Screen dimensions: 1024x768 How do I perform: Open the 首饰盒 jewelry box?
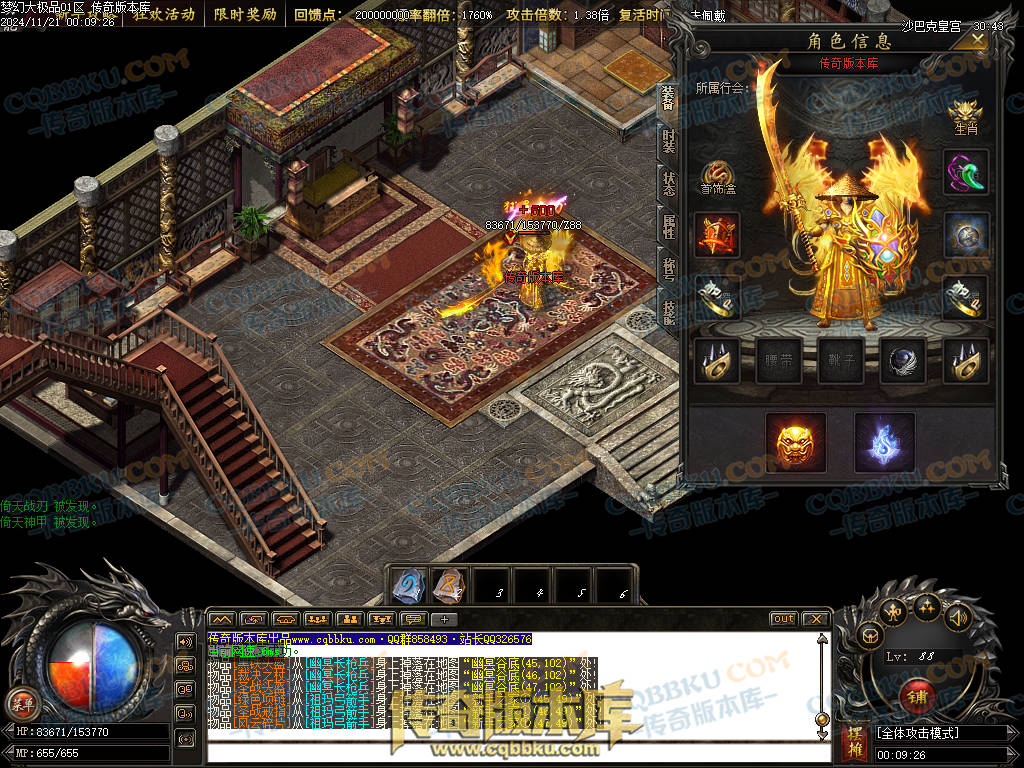coord(717,177)
